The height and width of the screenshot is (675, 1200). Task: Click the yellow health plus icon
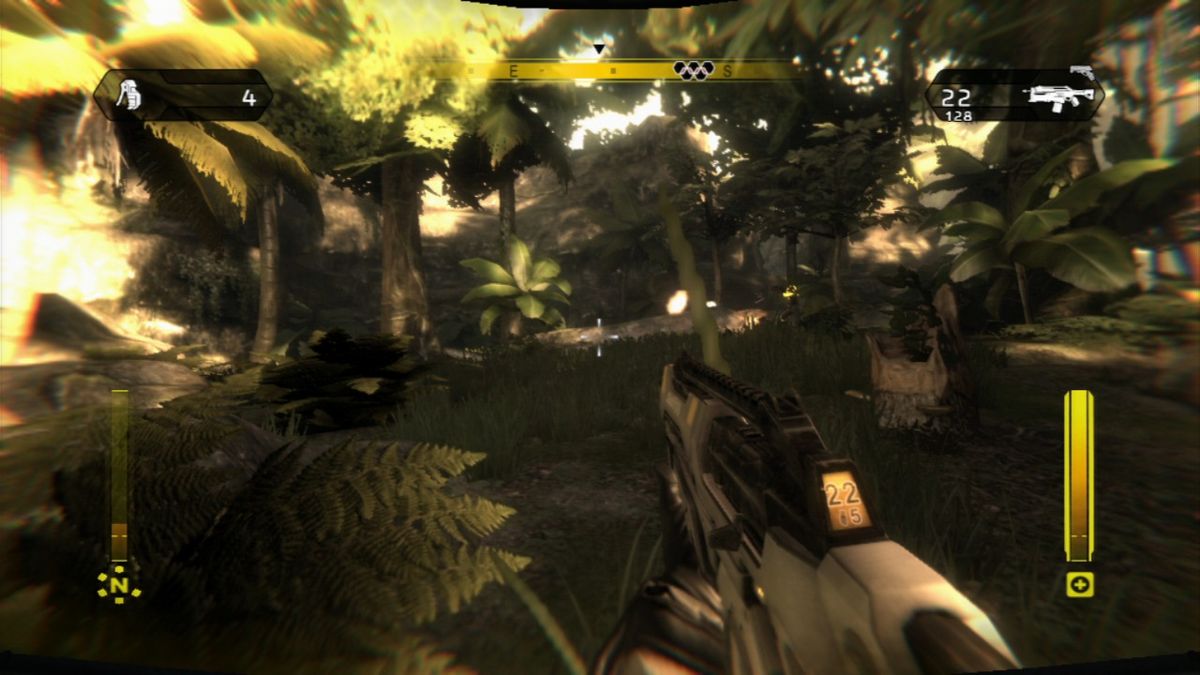(x=1079, y=585)
